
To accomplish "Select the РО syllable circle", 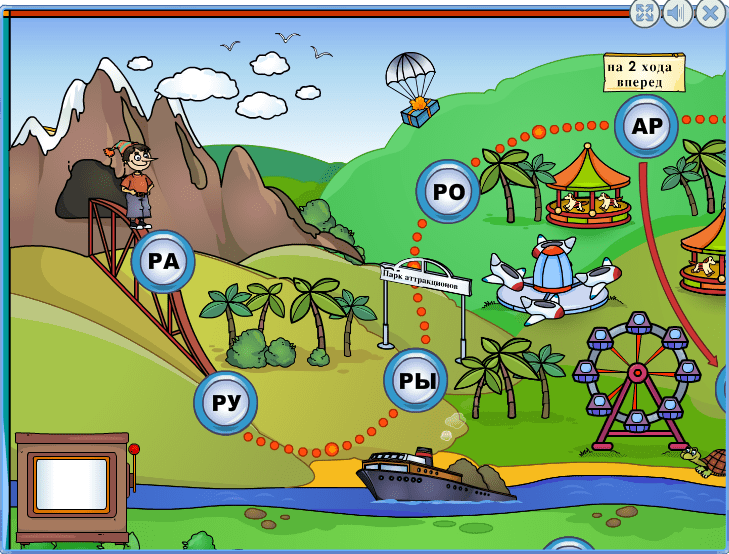I will click(448, 192).
